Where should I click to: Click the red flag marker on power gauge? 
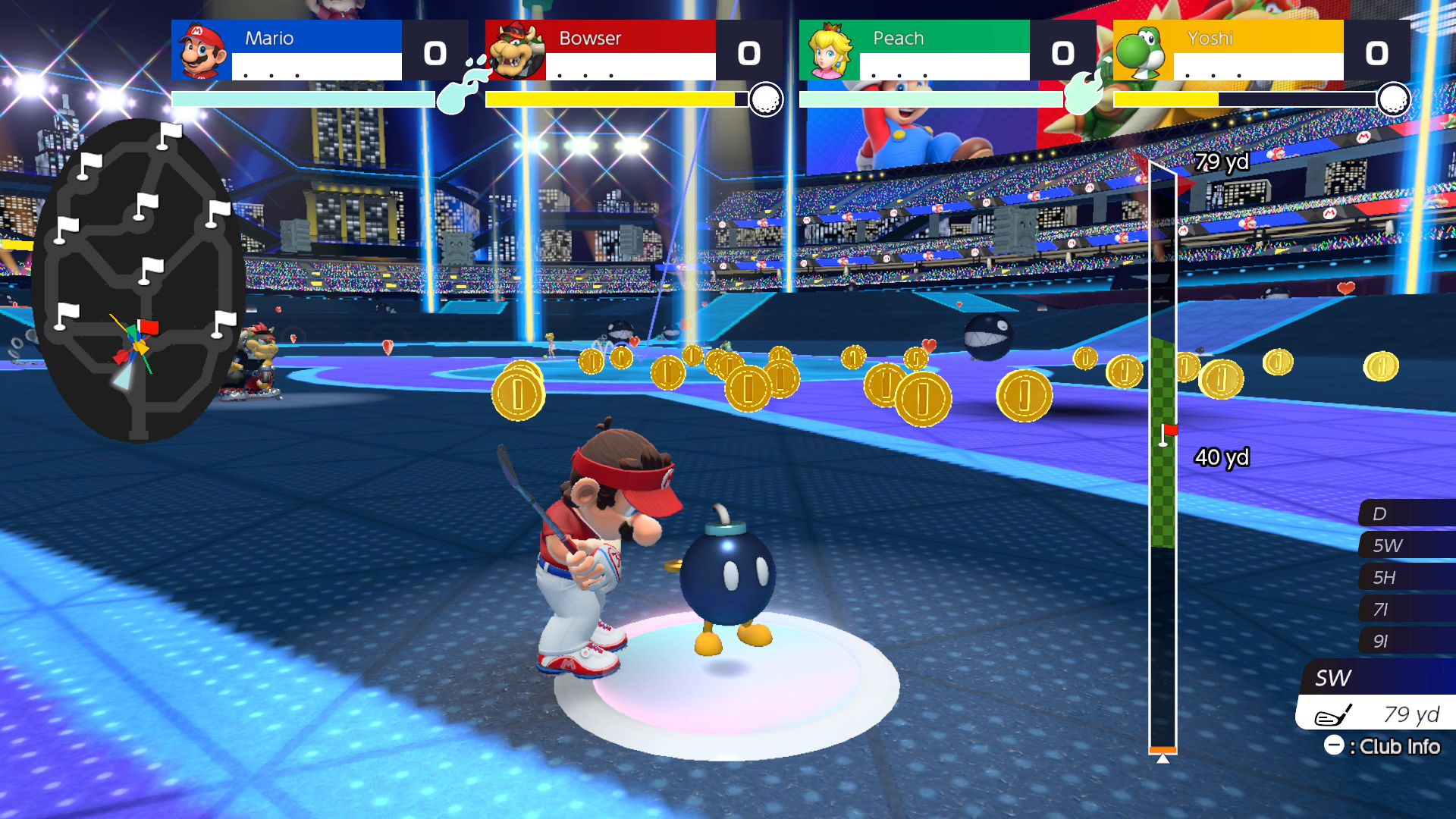[1169, 431]
